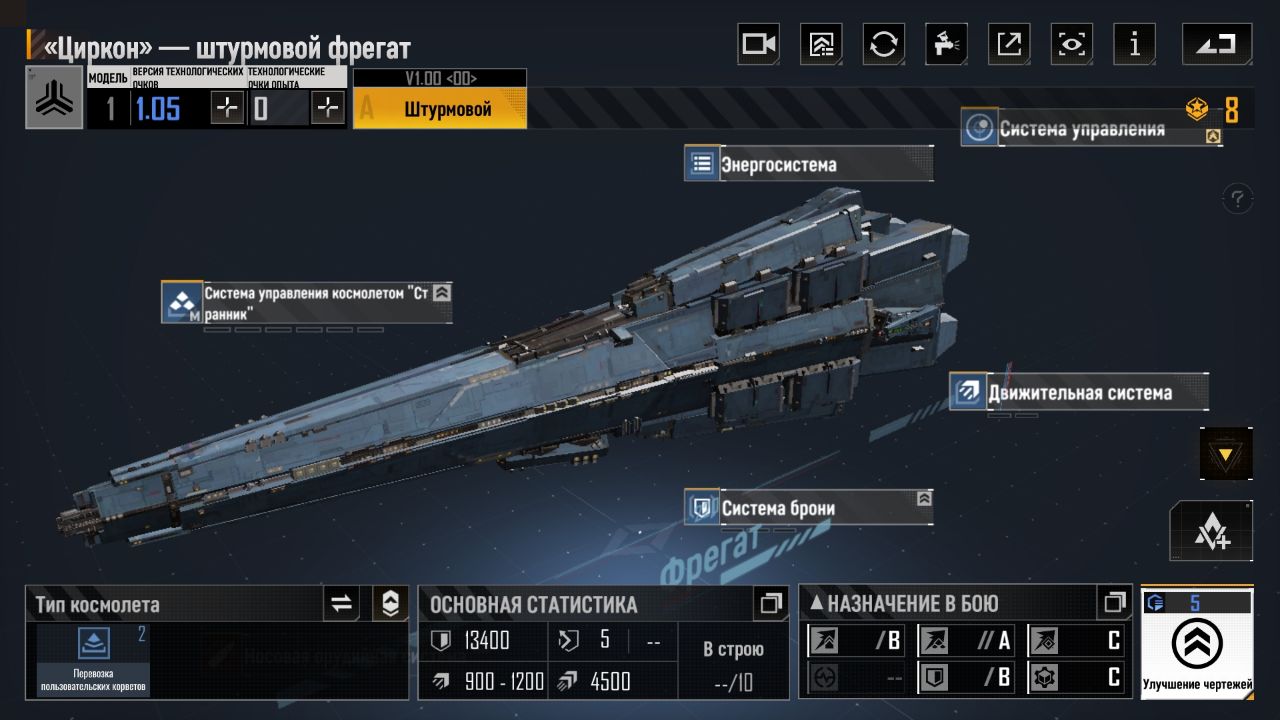Screen dimensions: 1280x720
Task: Go back with the return arrow button
Action: pyautogui.click(x=1216, y=44)
